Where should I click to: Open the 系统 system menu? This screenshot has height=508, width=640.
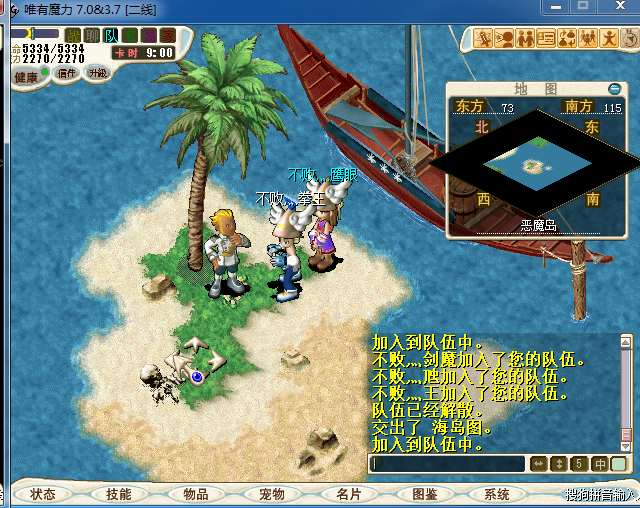(497, 494)
